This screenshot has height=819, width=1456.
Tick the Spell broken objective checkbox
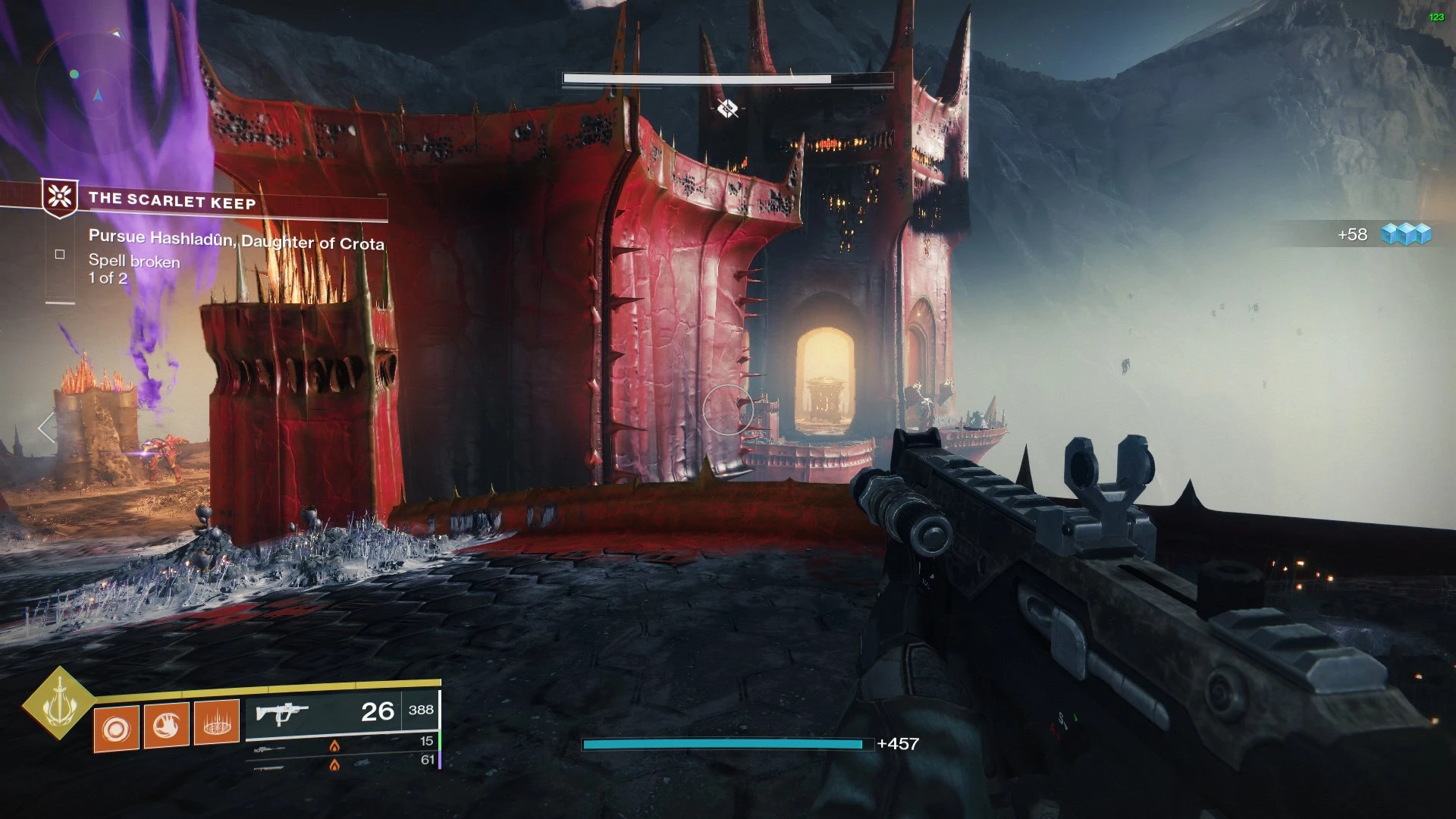60,255
